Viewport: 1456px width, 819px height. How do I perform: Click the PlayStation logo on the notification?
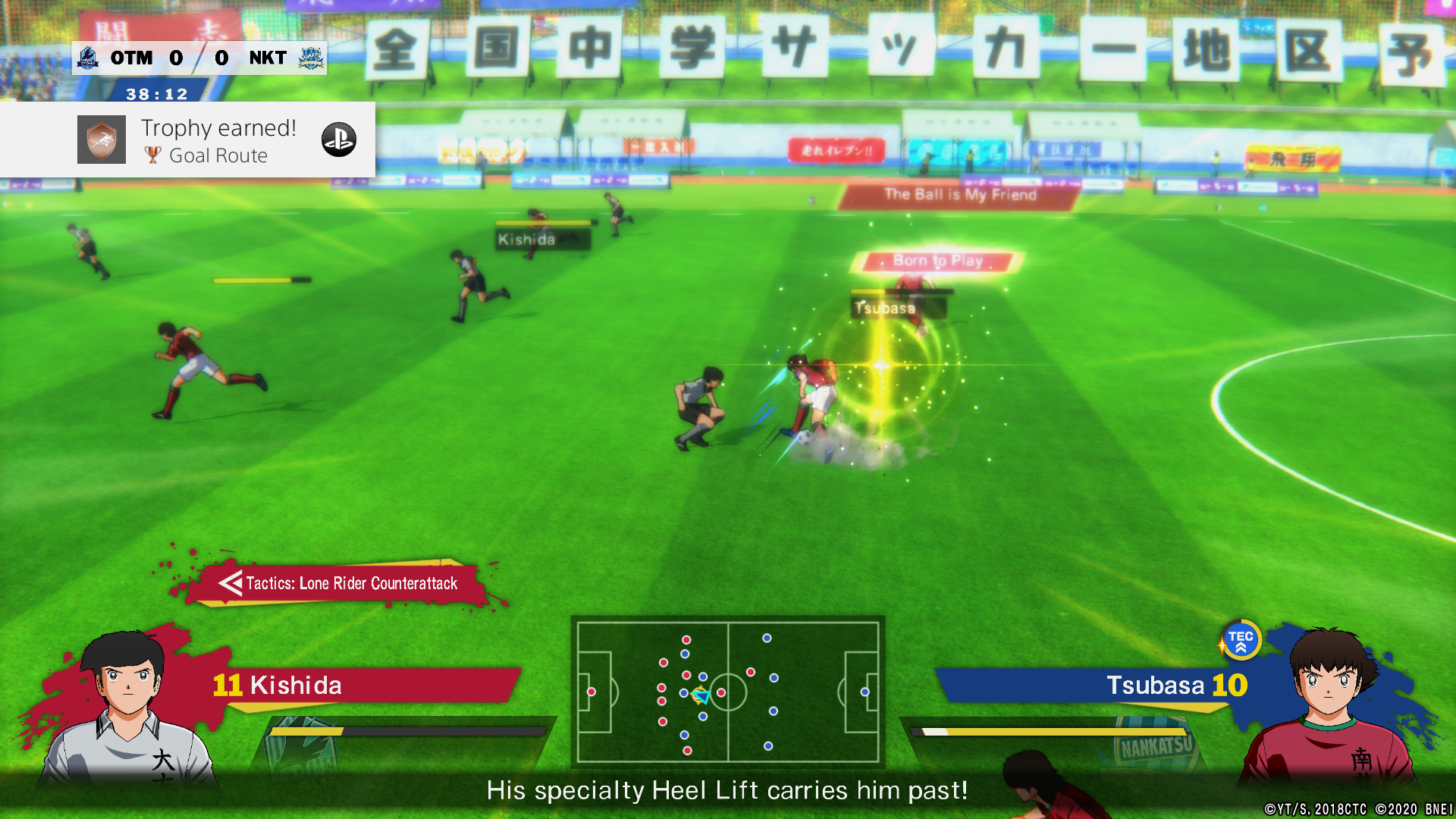(x=339, y=140)
